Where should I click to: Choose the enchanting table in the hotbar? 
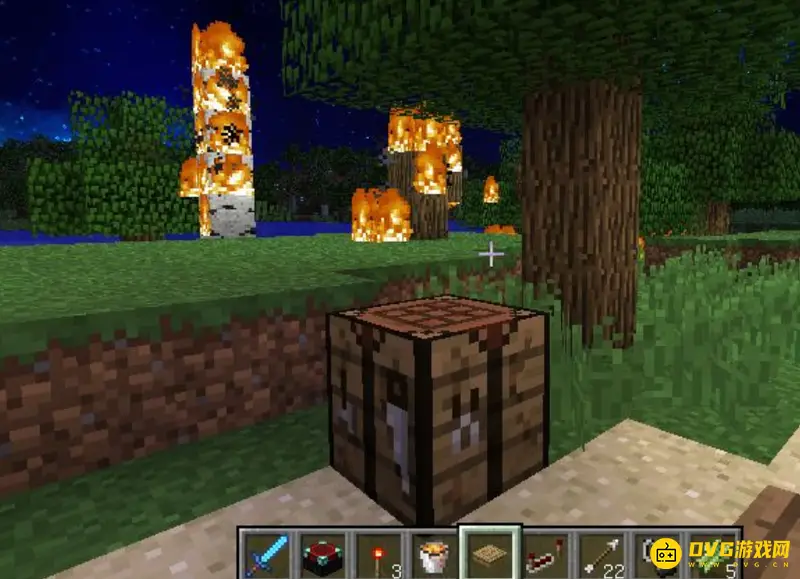tap(322, 553)
